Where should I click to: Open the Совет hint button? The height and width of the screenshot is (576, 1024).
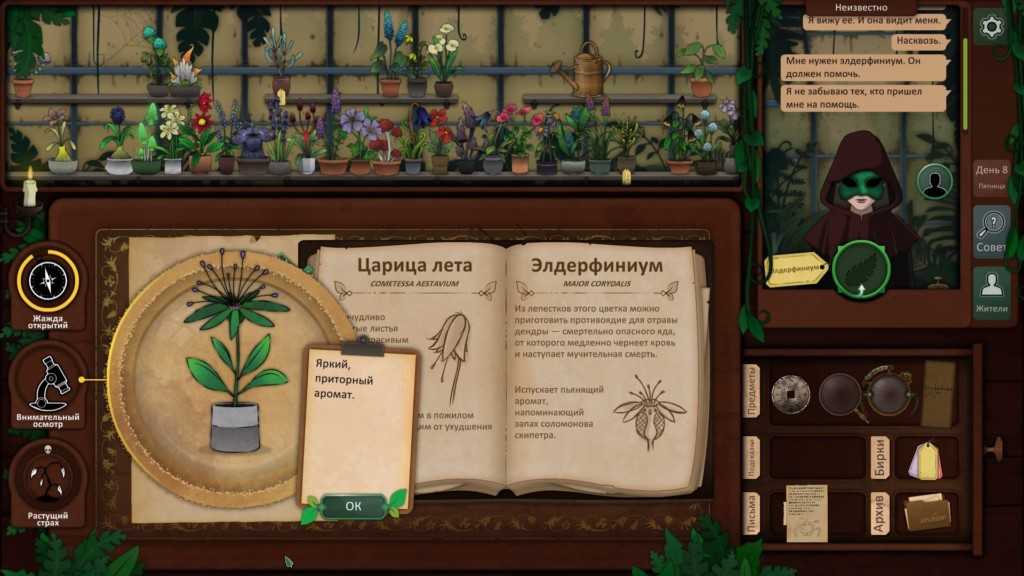[992, 231]
